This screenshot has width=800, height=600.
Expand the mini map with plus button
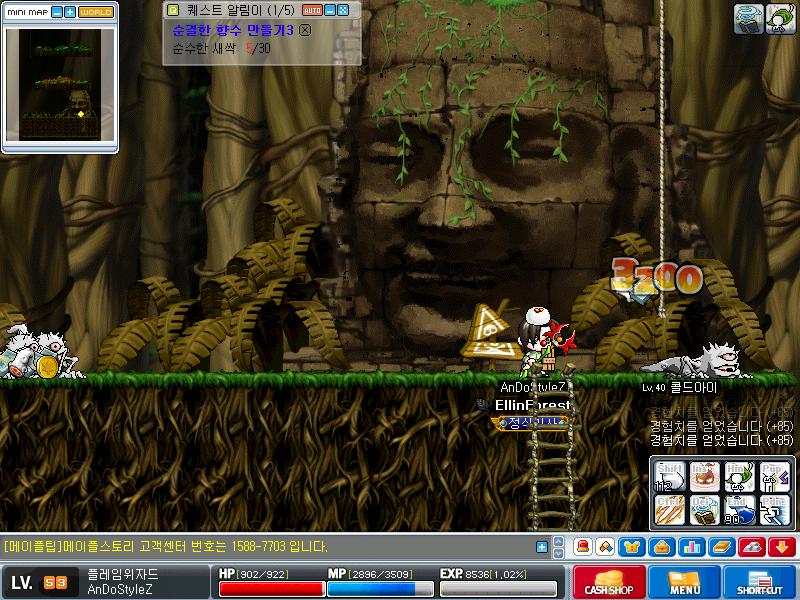[x=70, y=12]
